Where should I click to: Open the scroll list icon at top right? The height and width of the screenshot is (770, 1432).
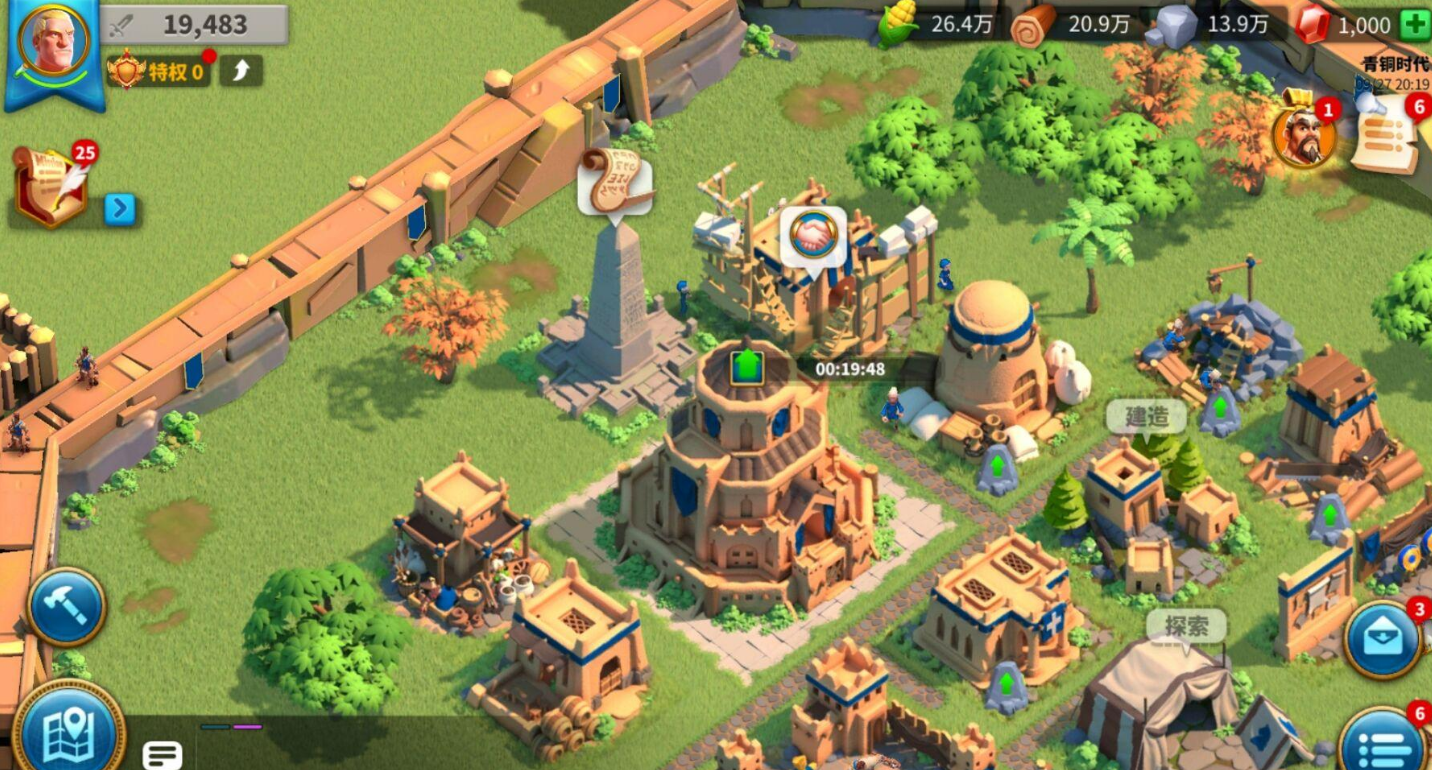tap(1385, 140)
